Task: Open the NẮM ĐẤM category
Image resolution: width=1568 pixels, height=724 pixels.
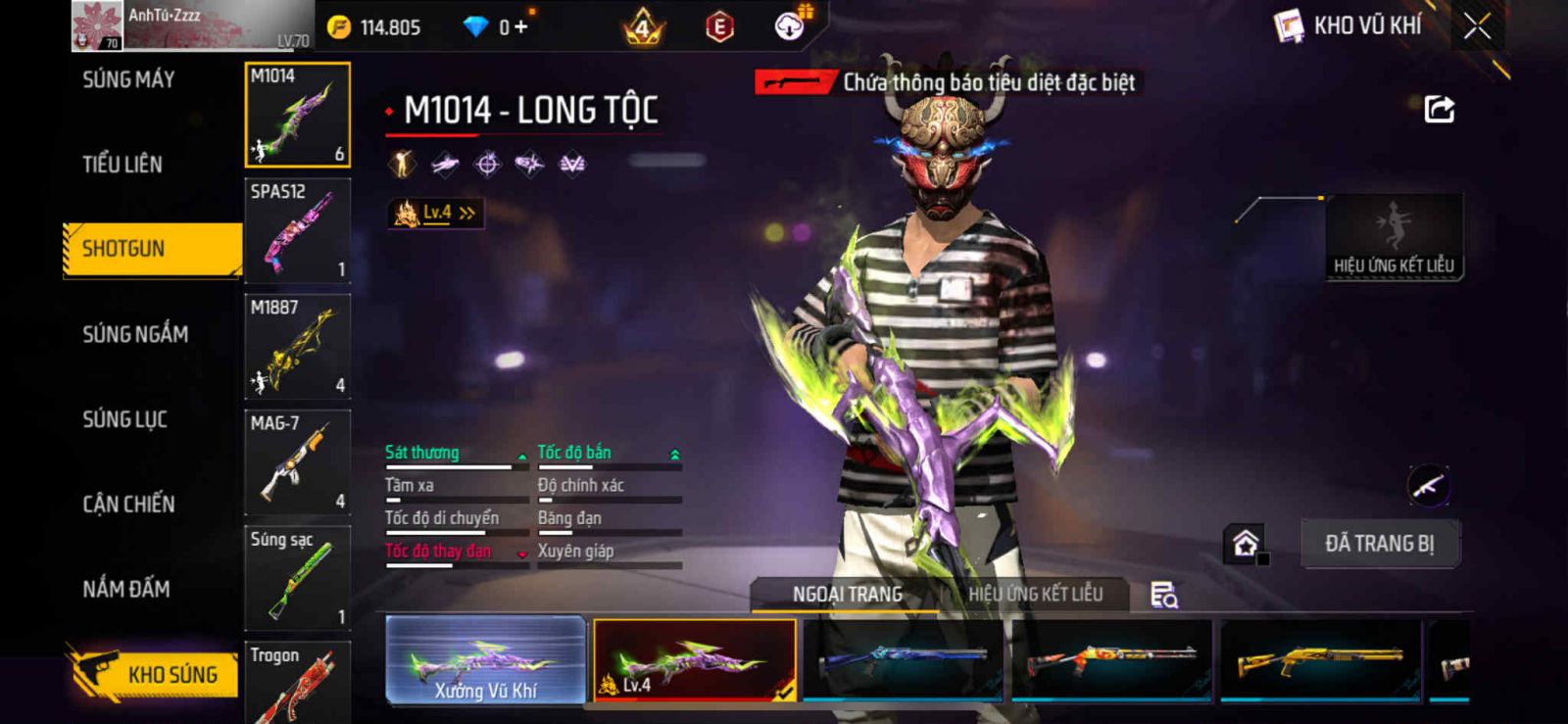Action: (x=126, y=589)
